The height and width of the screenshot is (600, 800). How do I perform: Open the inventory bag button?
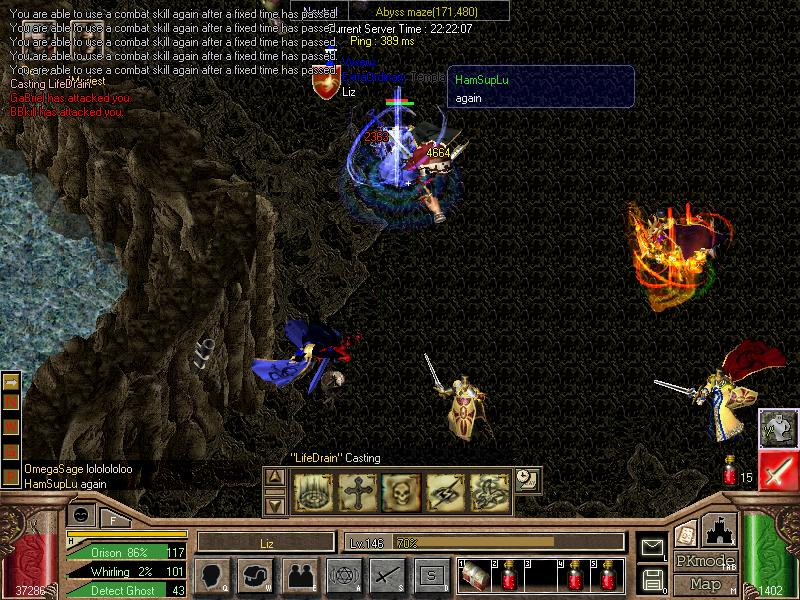tap(256, 575)
